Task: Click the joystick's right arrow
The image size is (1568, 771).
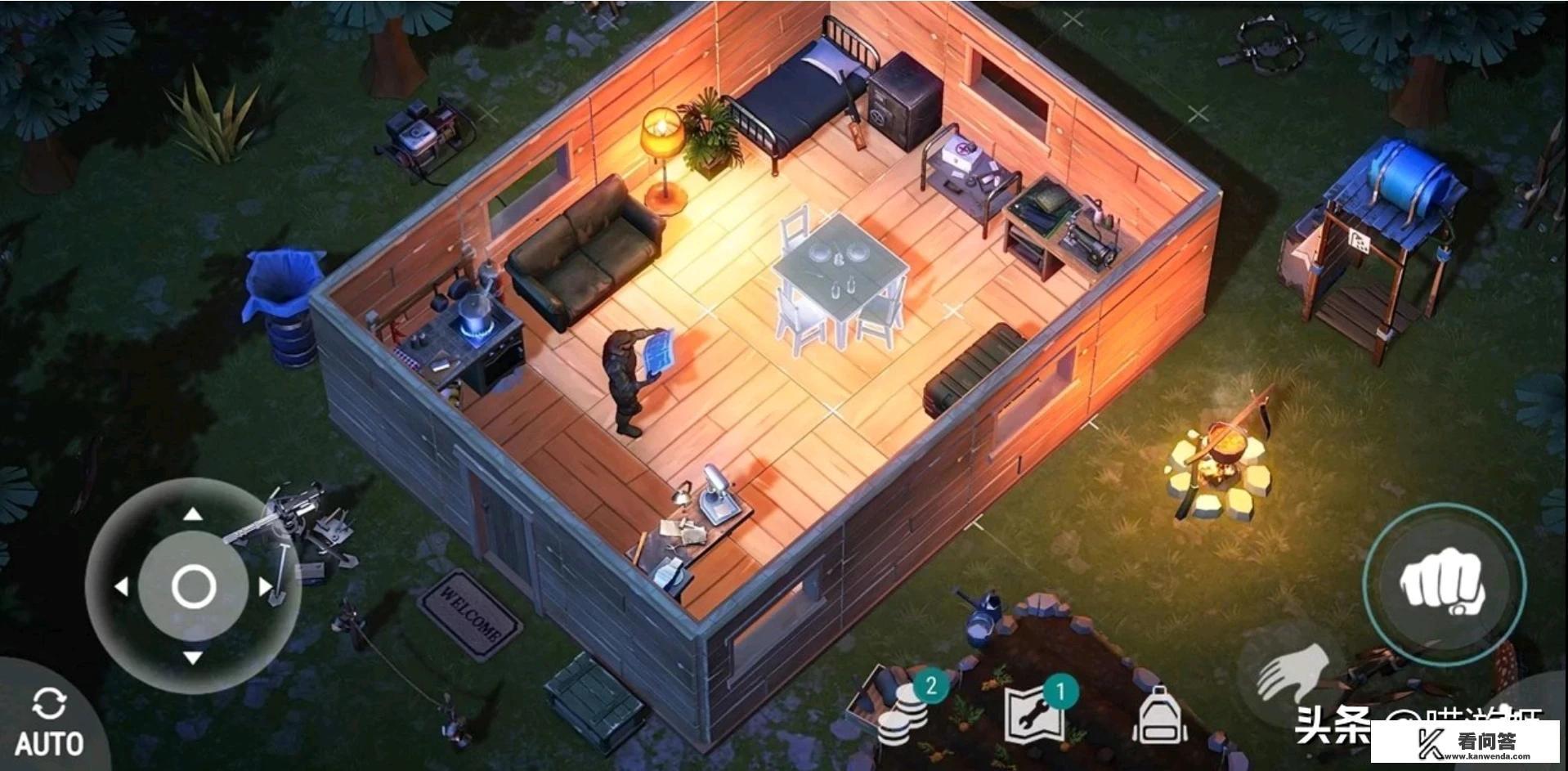Action: pos(265,586)
